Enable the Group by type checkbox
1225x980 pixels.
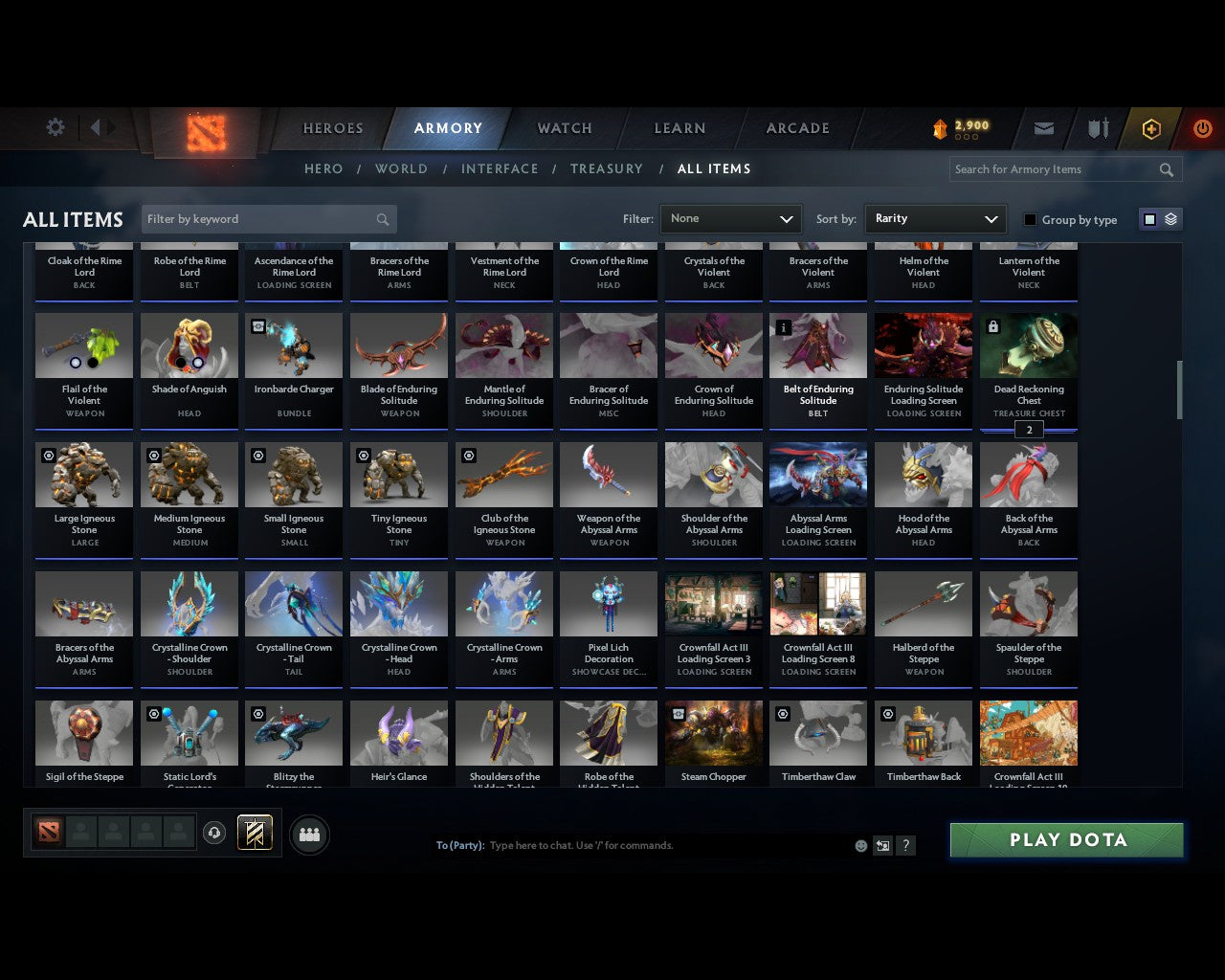point(1030,219)
